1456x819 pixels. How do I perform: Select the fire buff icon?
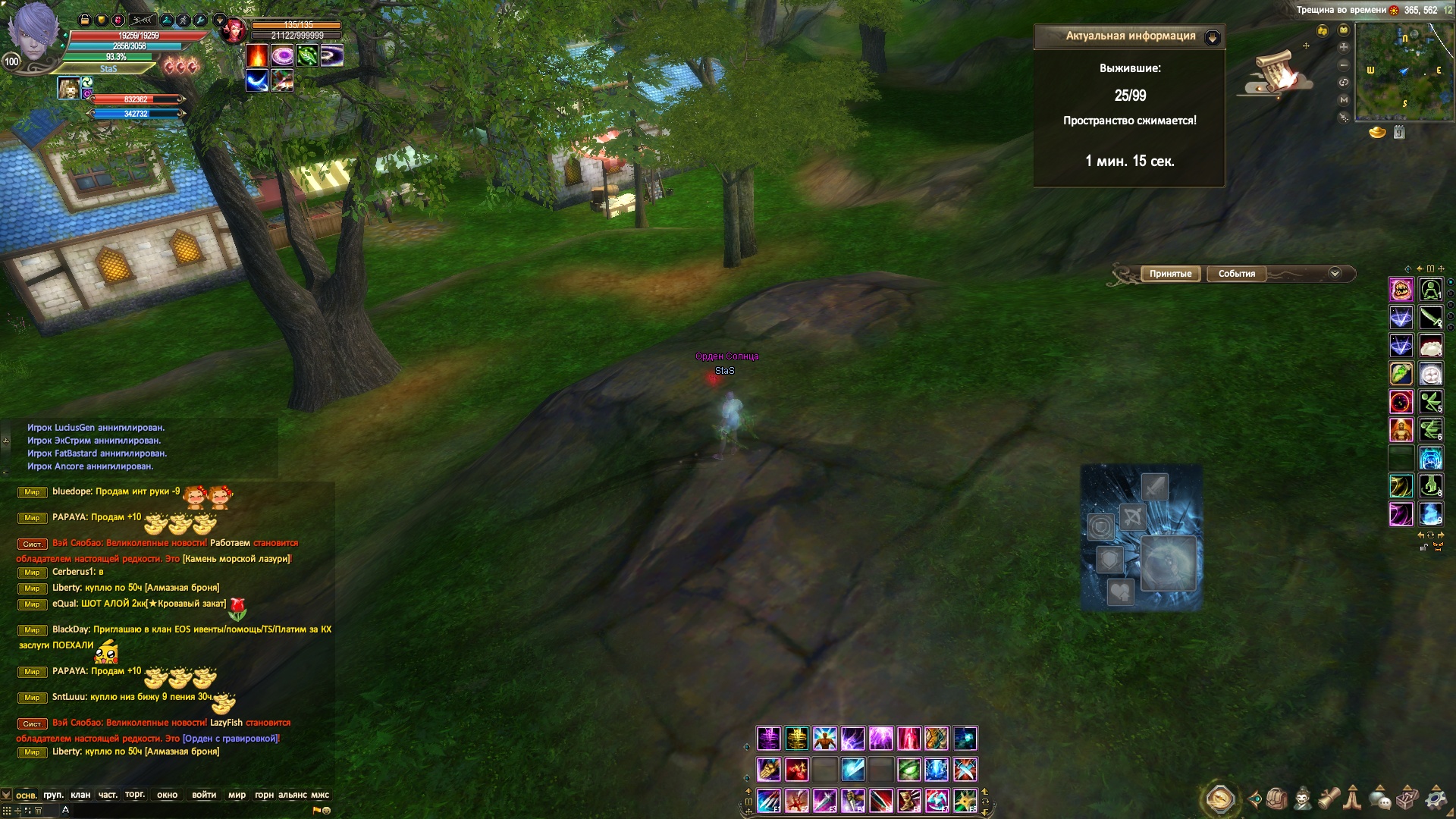tap(257, 55)
